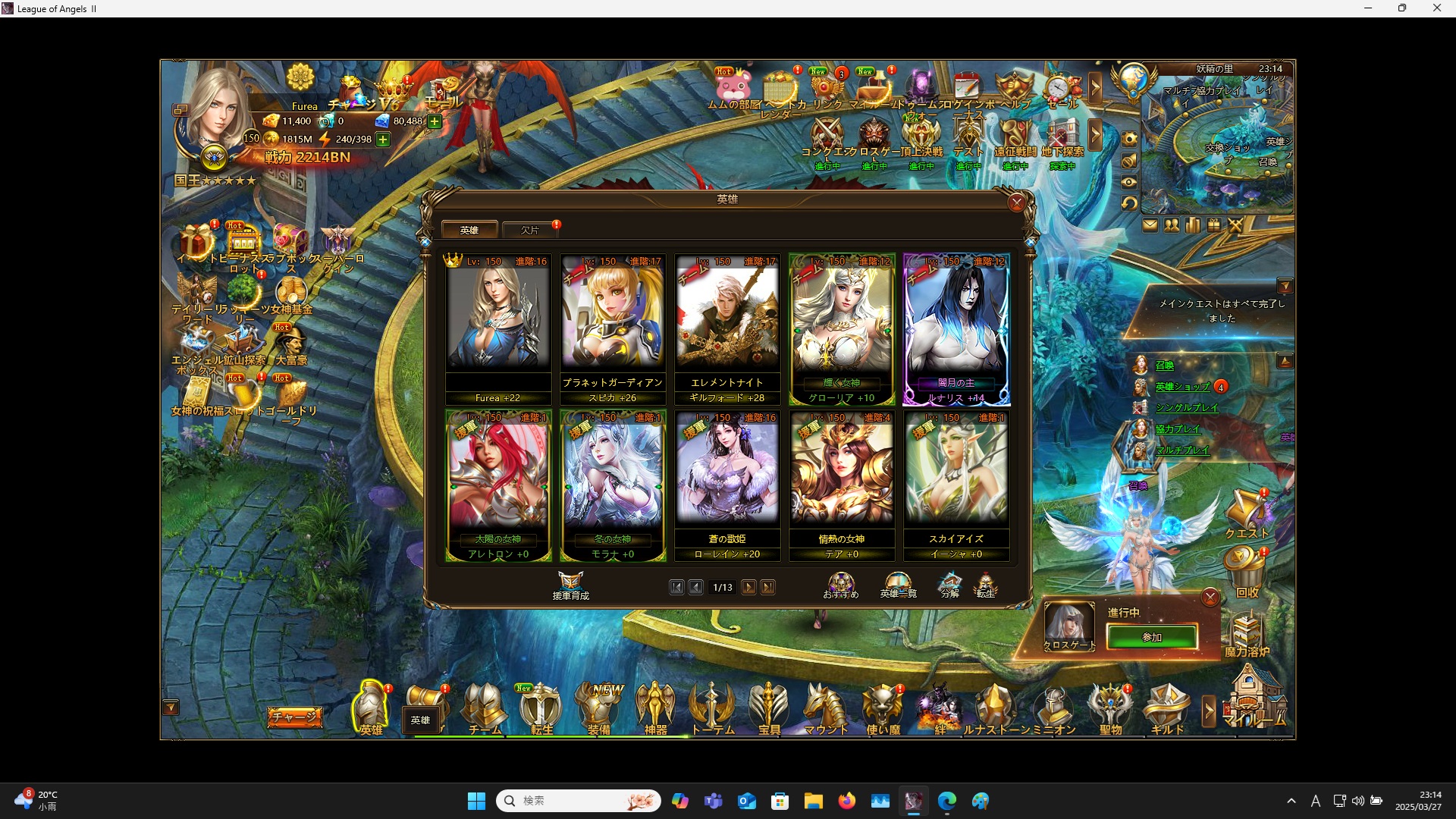This screenshot has height=819, width=1456.
Task: Toggle the quest tracker collapse arrow
Action: pyautogui.click(x=1287, y=286)
